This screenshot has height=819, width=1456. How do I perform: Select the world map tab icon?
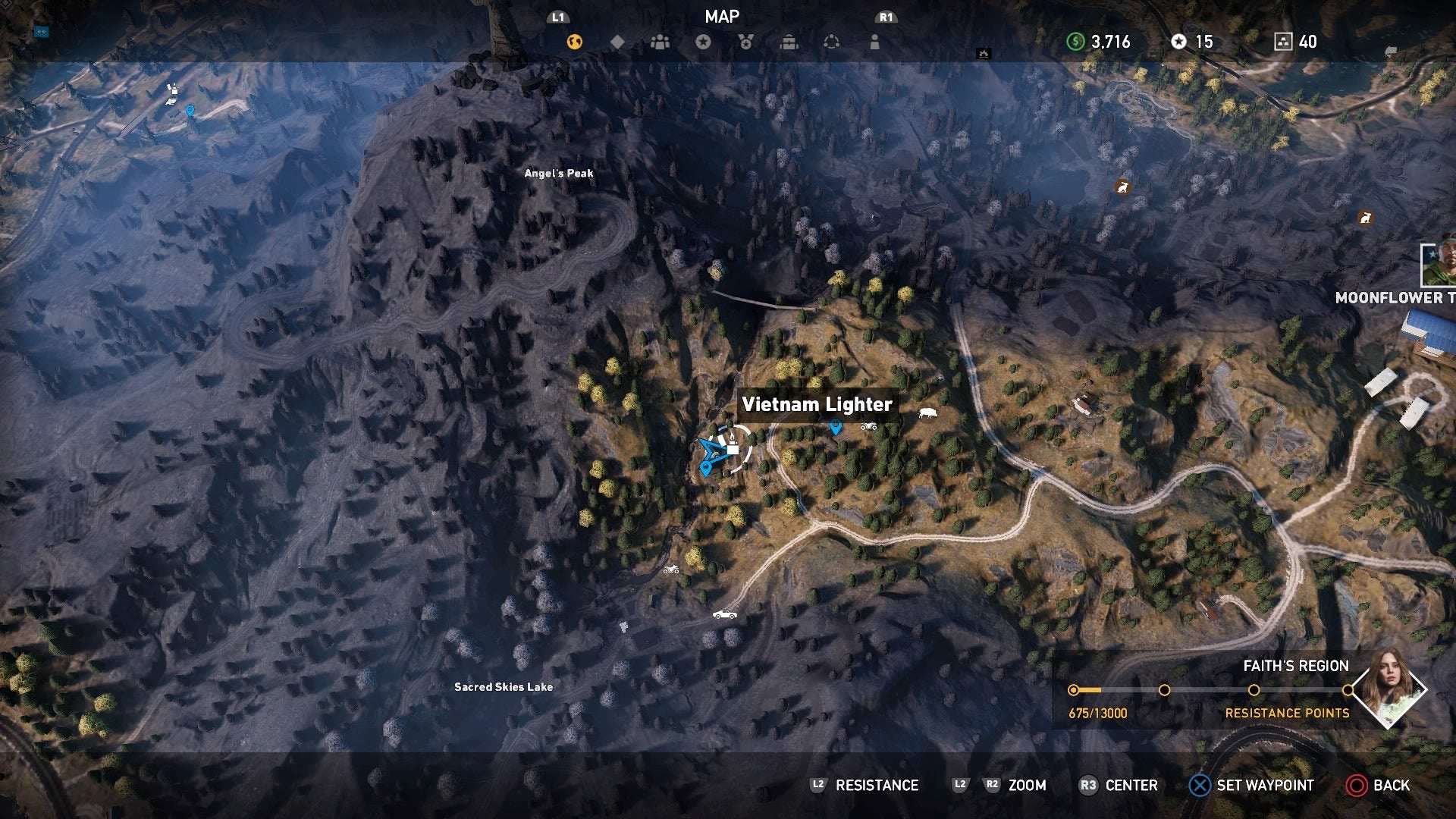point(574,42)
